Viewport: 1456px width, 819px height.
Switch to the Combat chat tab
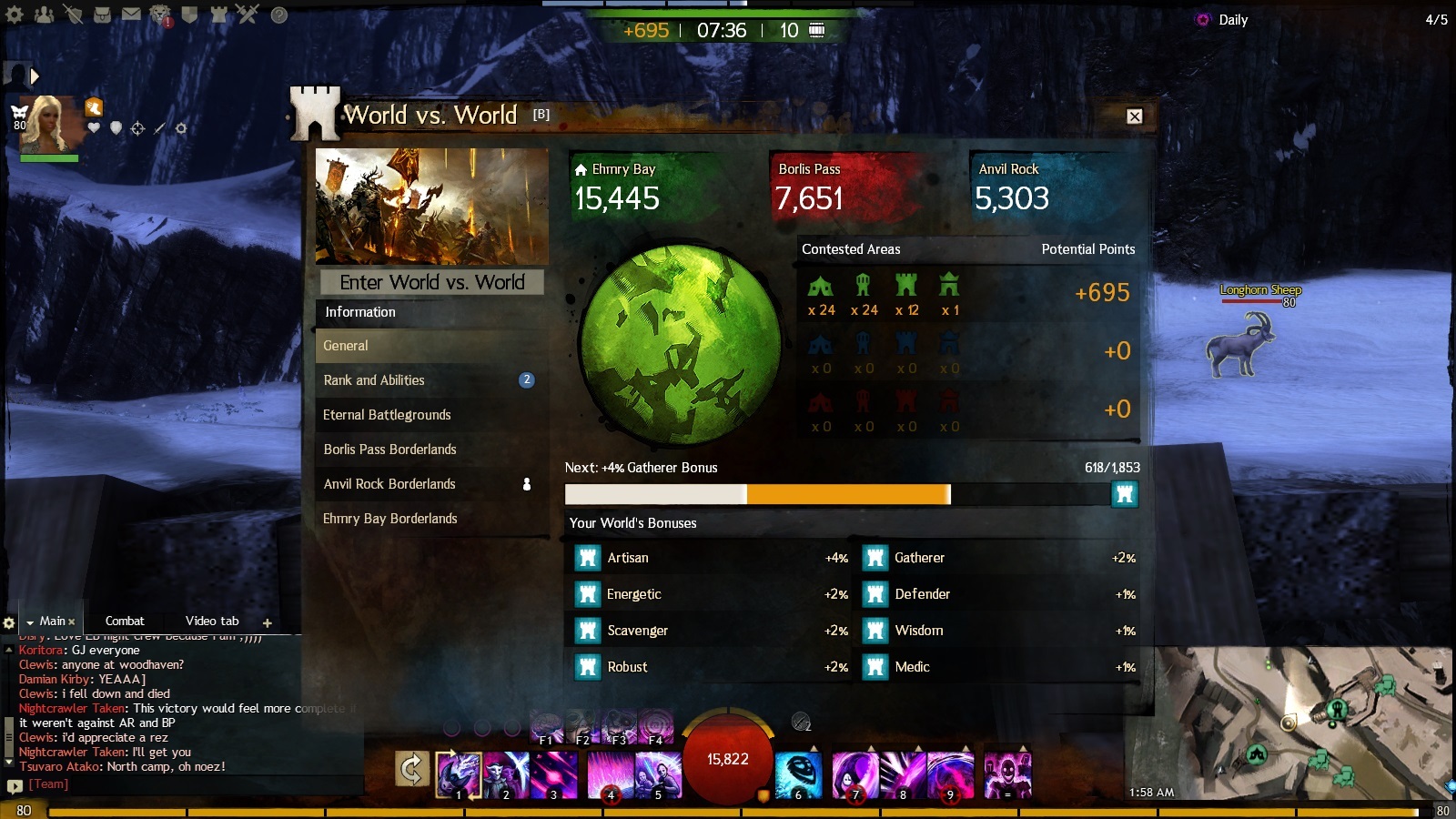125,622
